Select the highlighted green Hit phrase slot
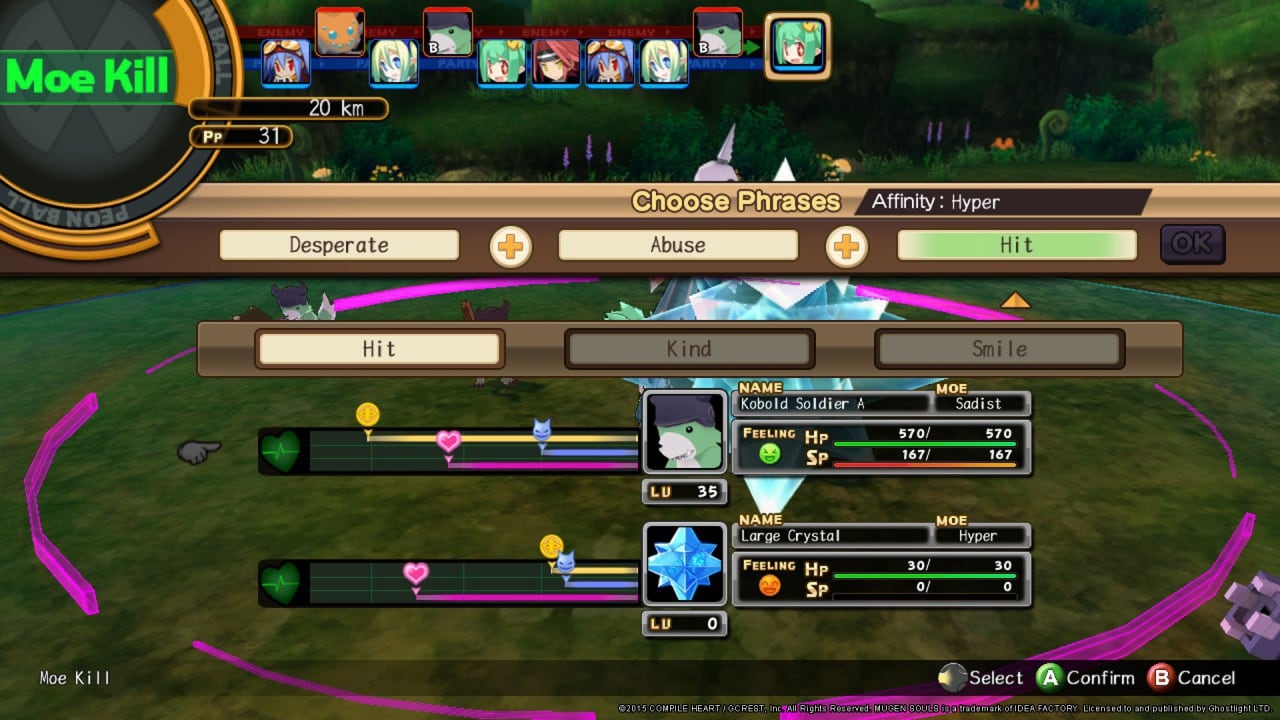This screenshot has height=720, width=1280. 1017,245
